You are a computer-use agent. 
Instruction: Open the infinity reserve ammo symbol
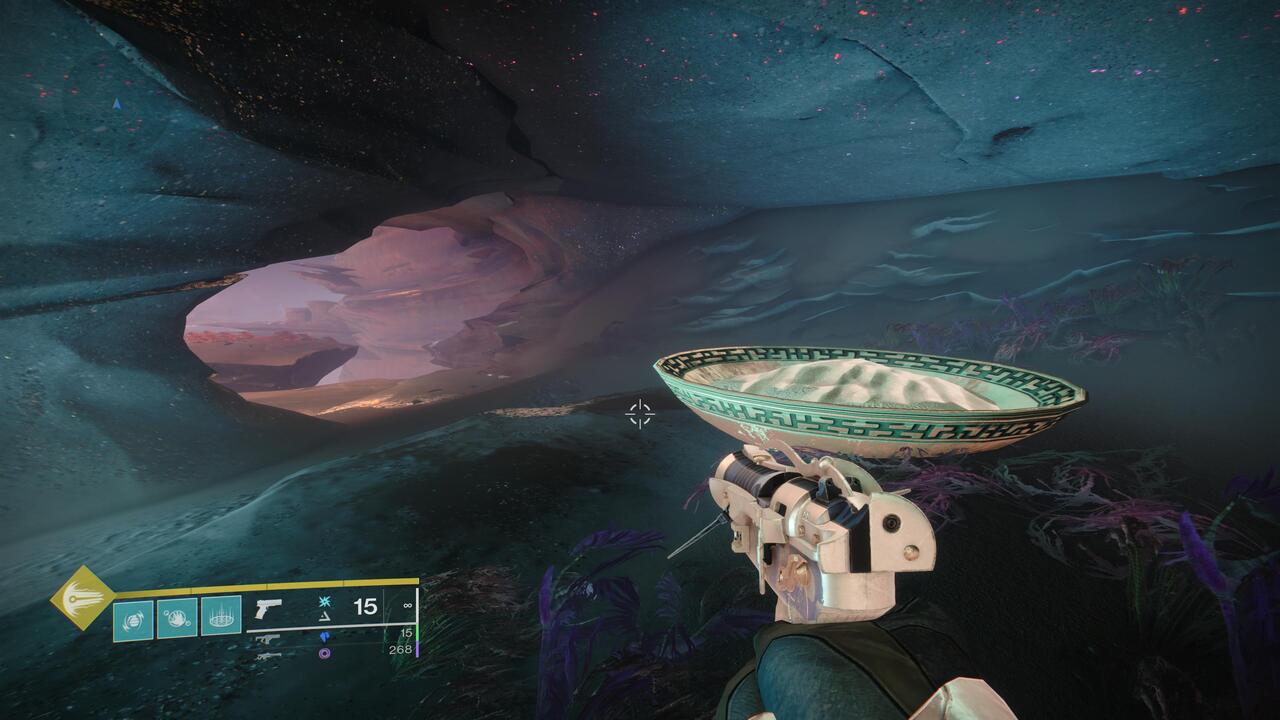(x=408, y=605)
